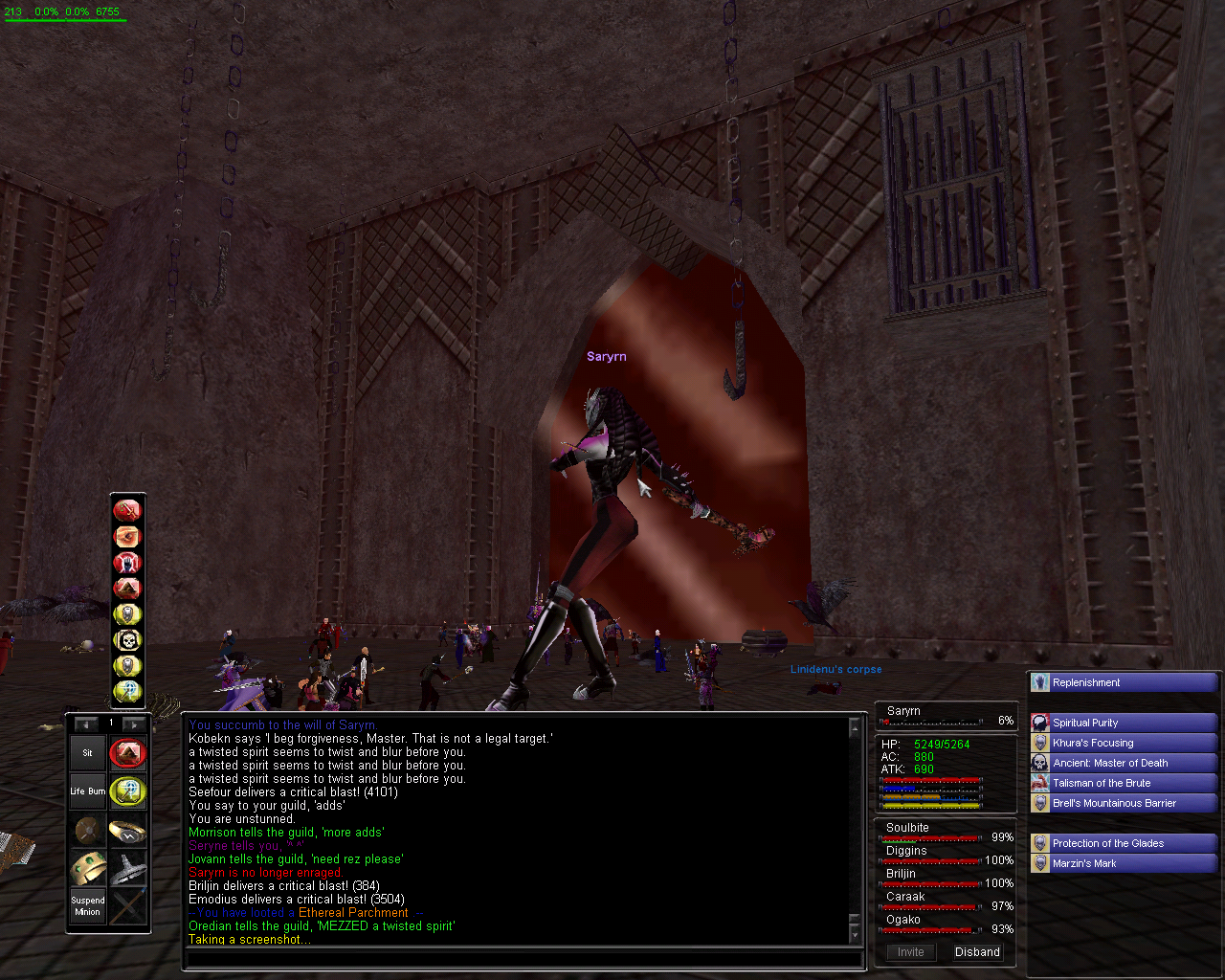
Task: Click the Ancient: Master of Death buff
Action: [x=1124, y=763]
